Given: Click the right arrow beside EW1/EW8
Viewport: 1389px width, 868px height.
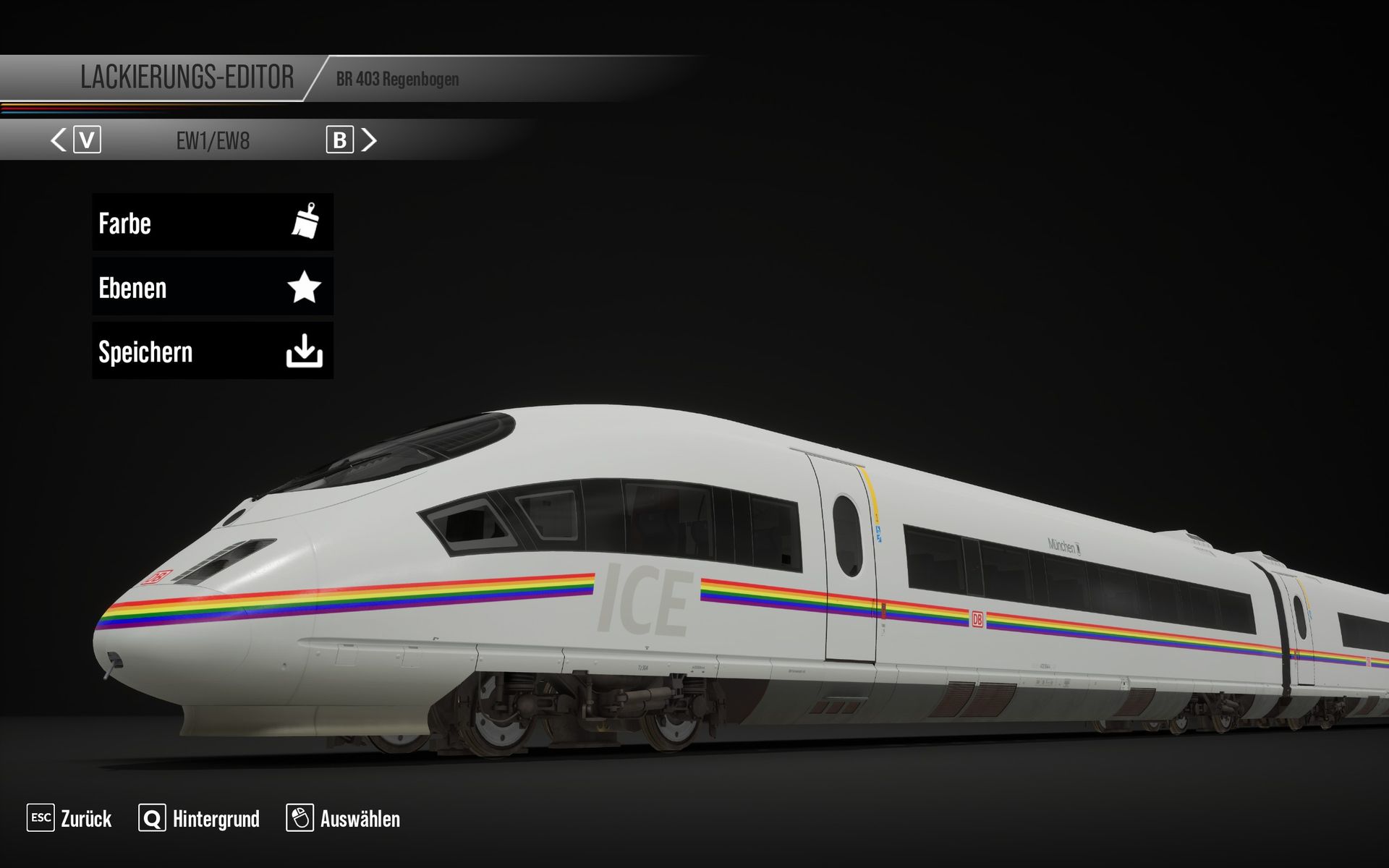Looking at the screenshot, I should tap(369, 140).
